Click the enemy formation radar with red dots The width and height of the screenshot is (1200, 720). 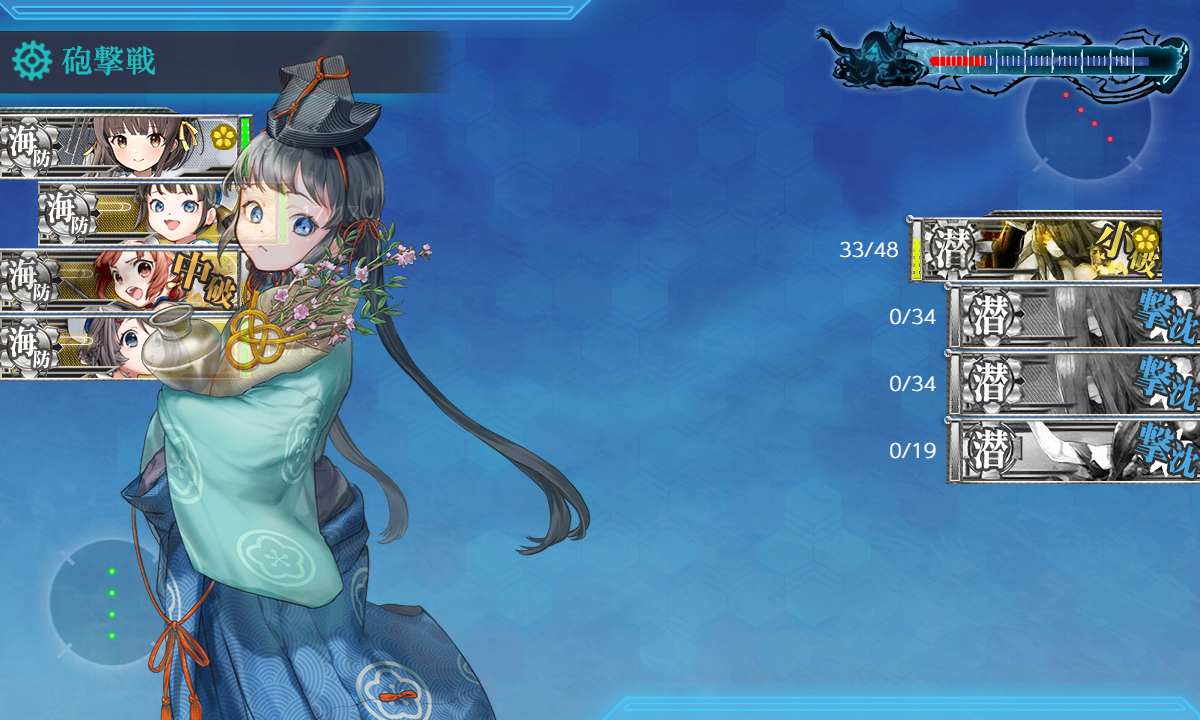1088,117
